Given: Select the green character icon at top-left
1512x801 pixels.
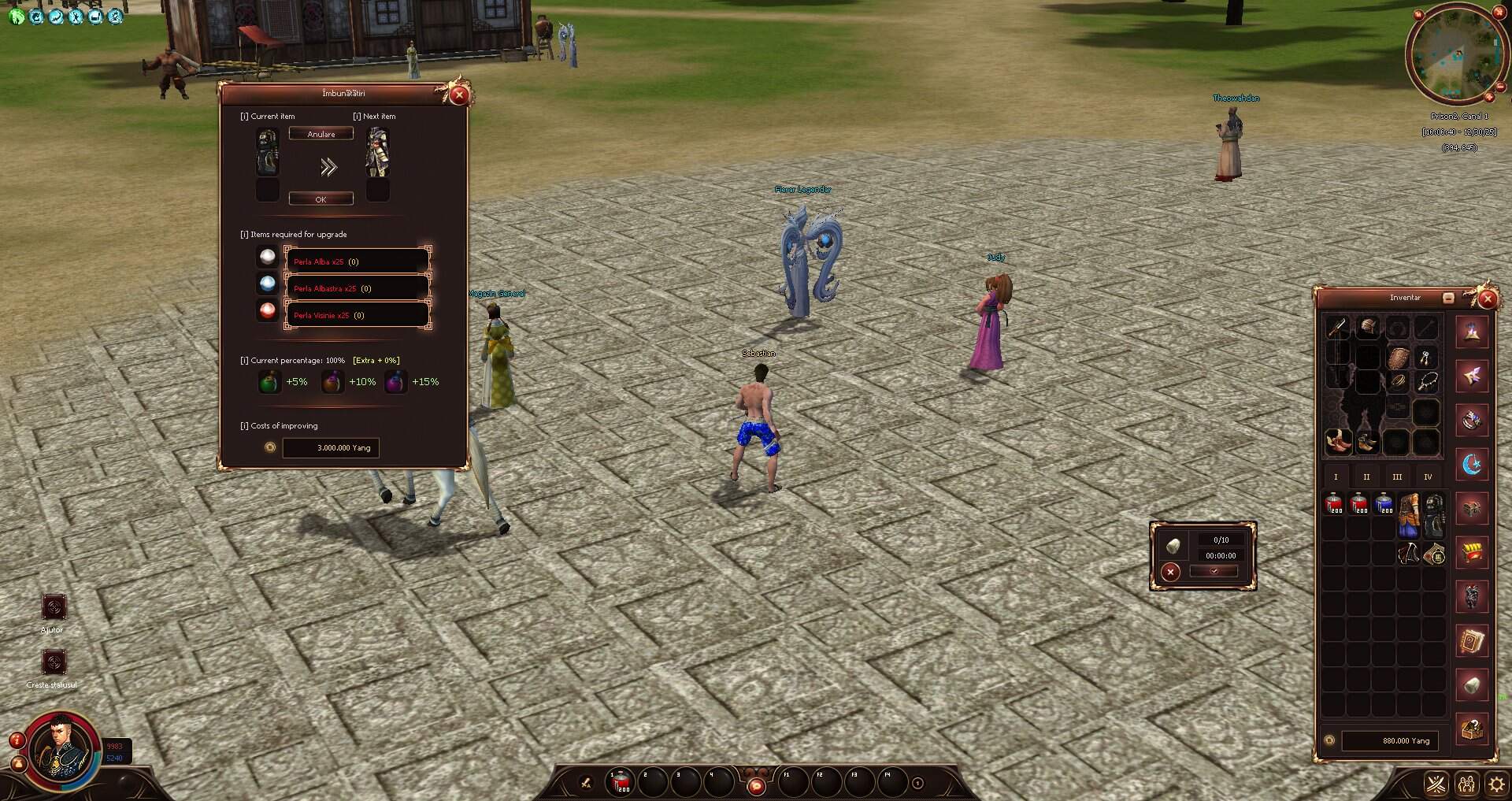Looking at the screenshot, I should [x=16, y=17].
